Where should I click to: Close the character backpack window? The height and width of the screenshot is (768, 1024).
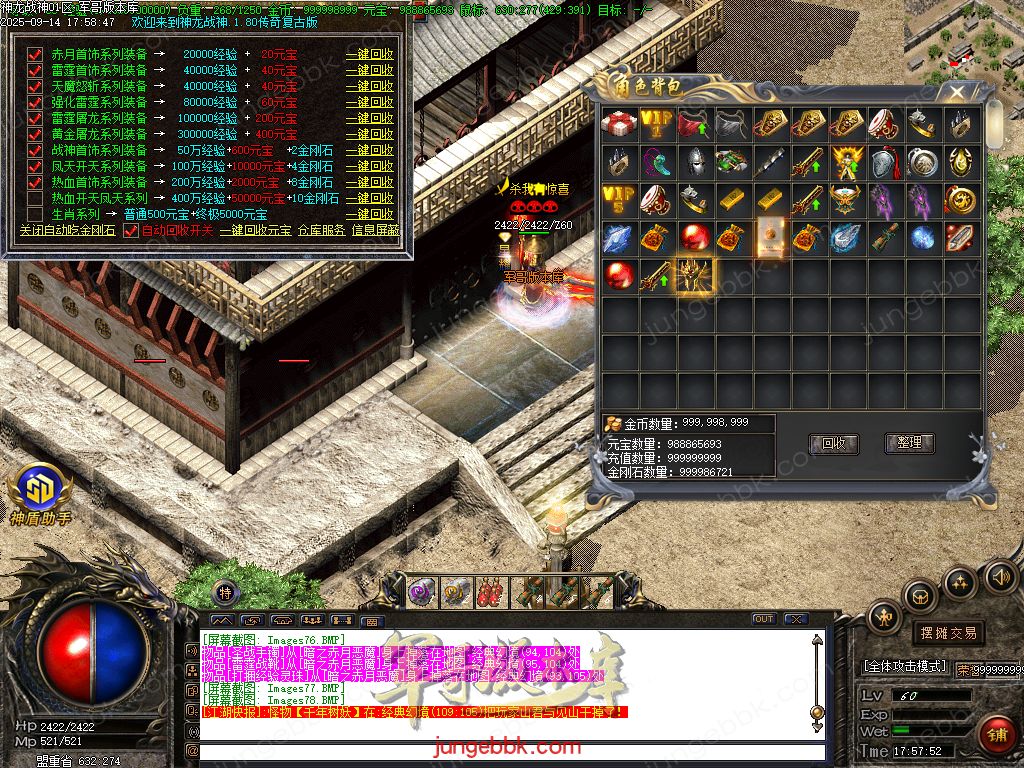pyautogui.click(x=957, y=92)
